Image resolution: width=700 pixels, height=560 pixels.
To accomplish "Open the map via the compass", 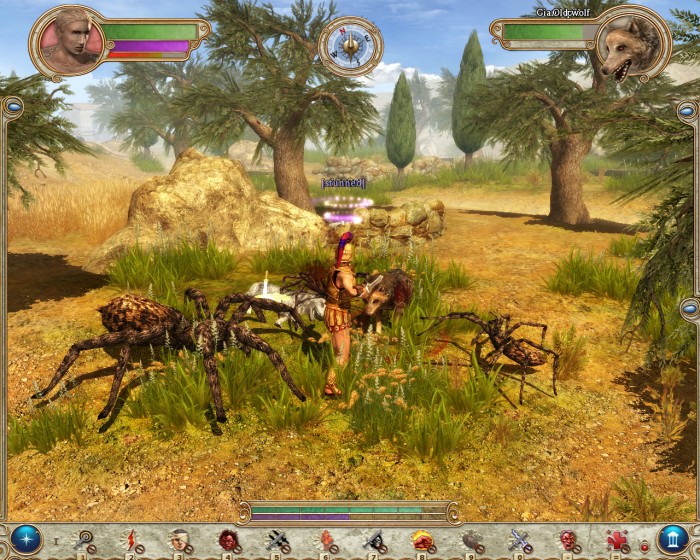I will pos(350,45).
